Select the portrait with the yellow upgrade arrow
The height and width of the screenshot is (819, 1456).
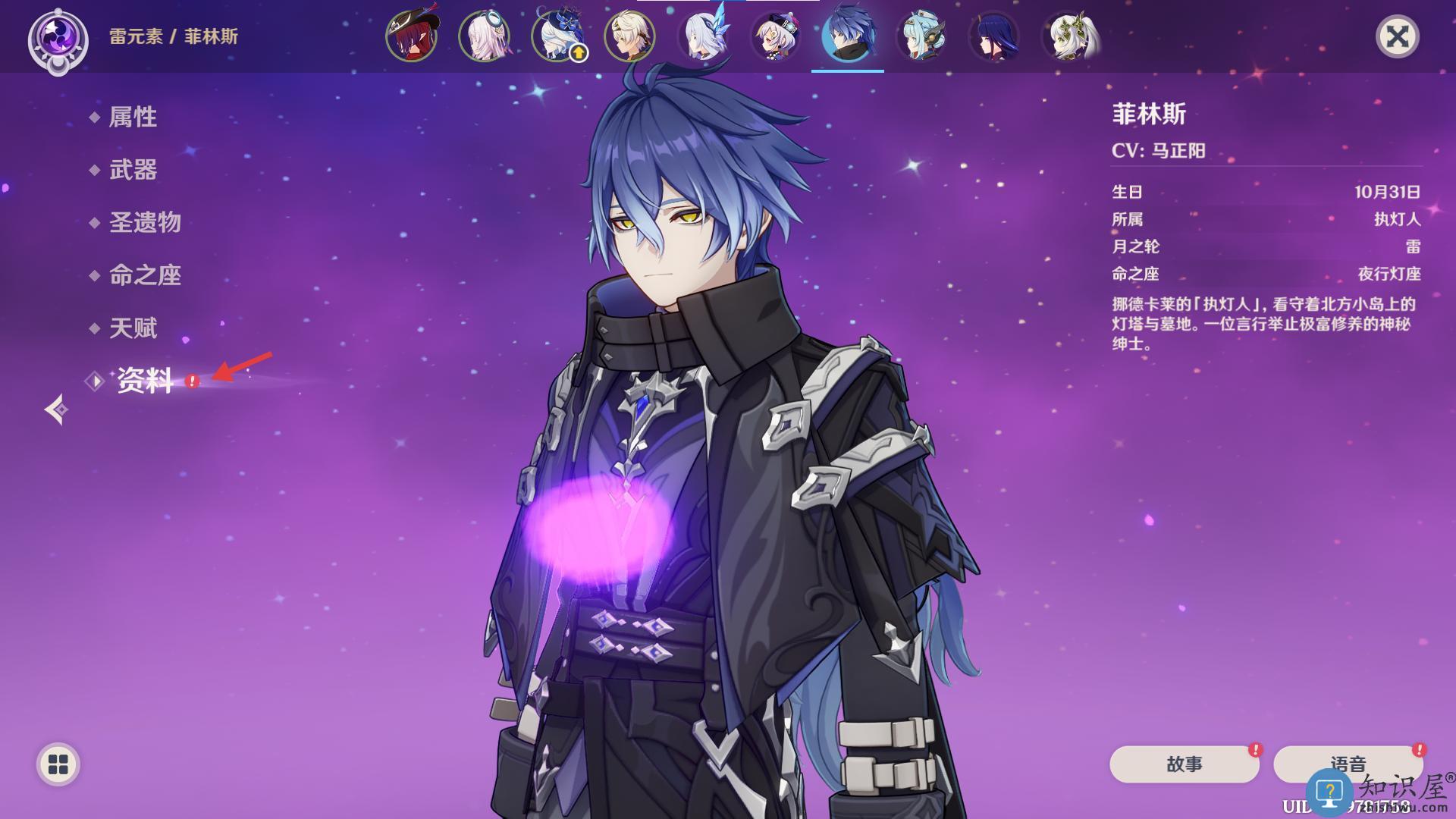point(557,36)
